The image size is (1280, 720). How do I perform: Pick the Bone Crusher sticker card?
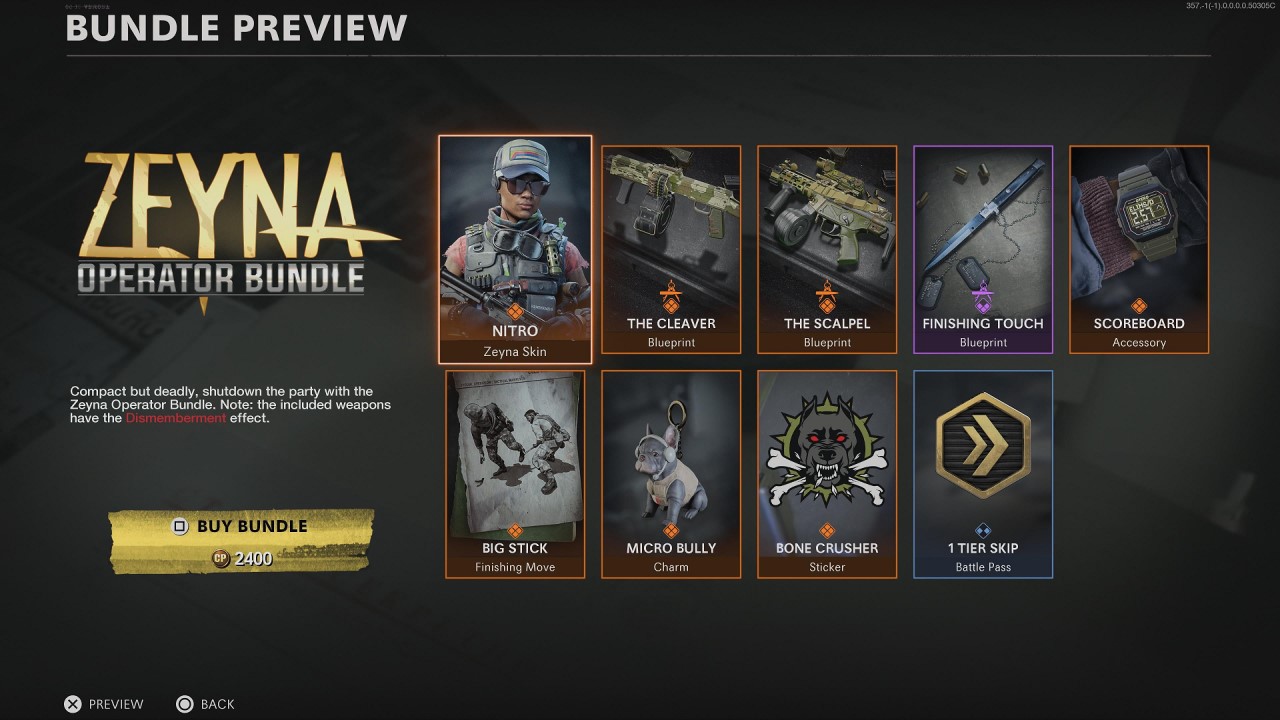pos(827,474)
